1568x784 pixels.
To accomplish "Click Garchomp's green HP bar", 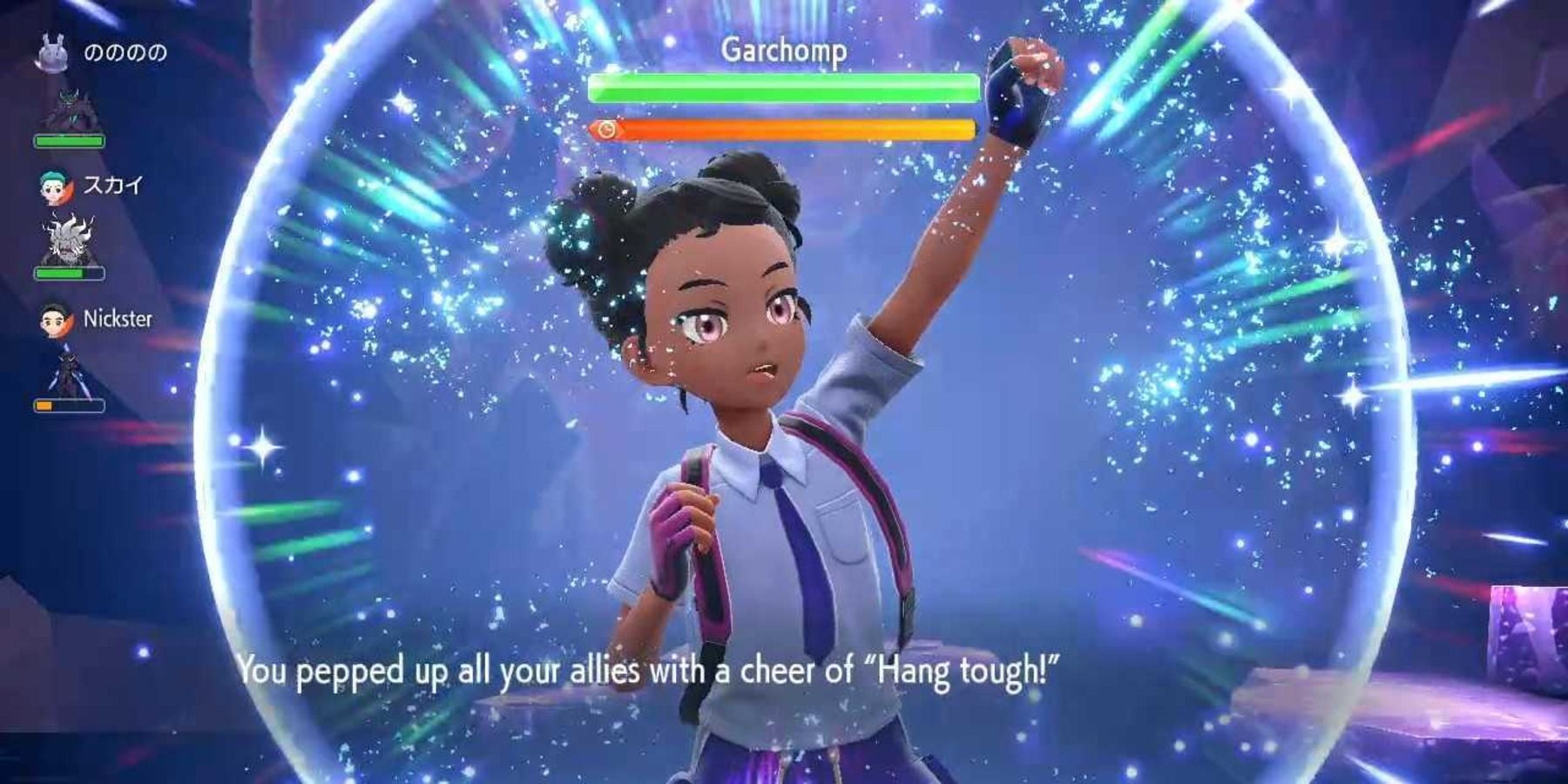I will (x=782, y=86).
